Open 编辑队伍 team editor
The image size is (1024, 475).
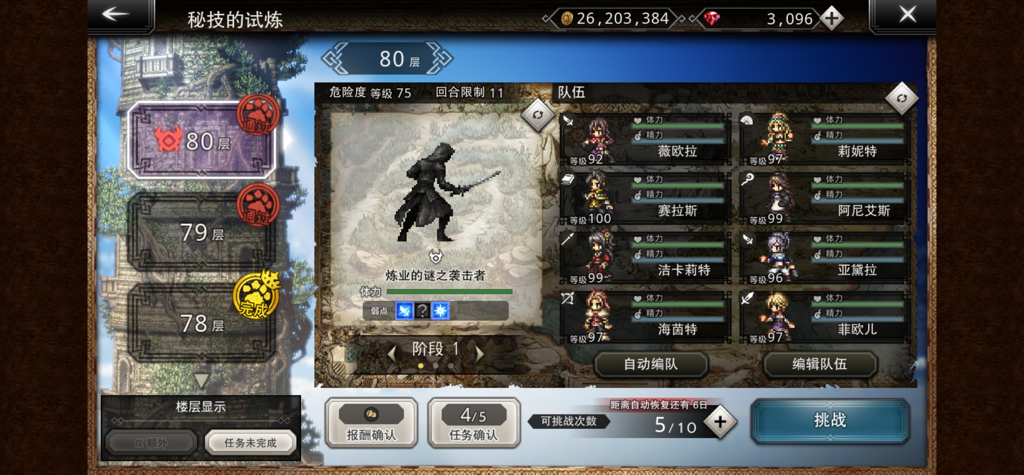coord(819,364)
